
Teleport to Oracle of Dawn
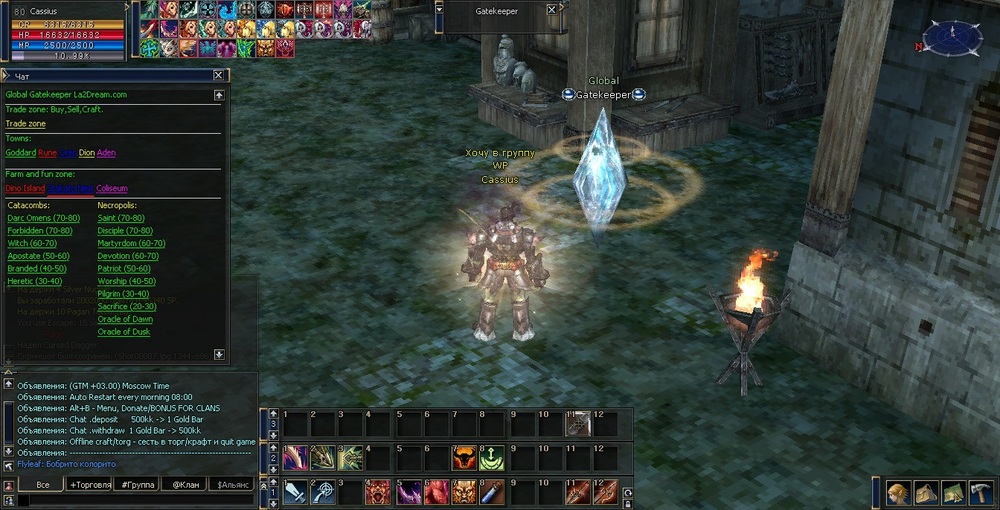125,319
